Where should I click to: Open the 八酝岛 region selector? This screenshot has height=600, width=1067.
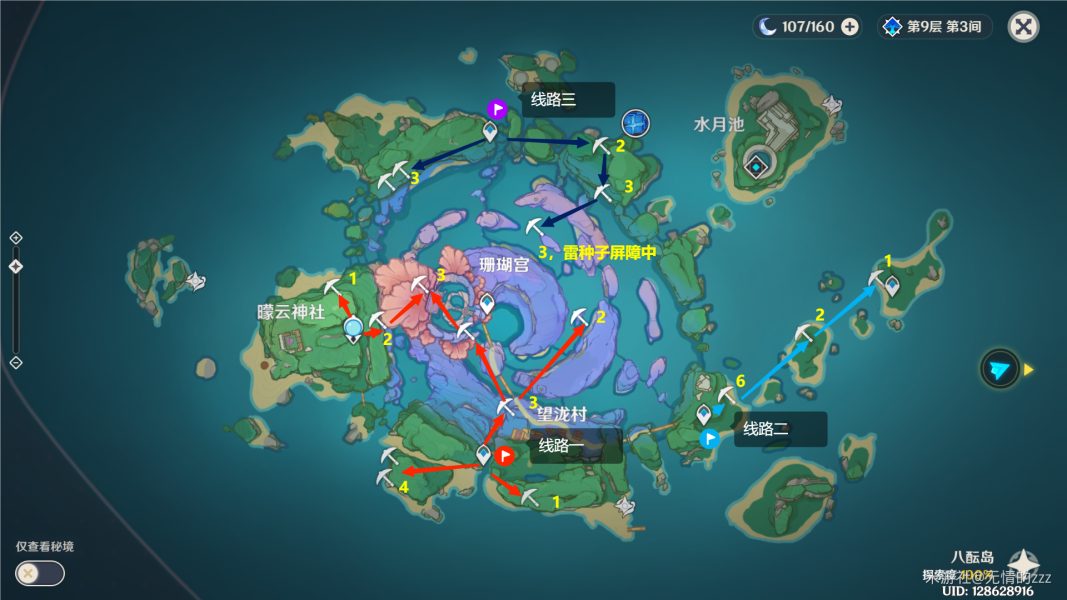[x=1022, y=561]
